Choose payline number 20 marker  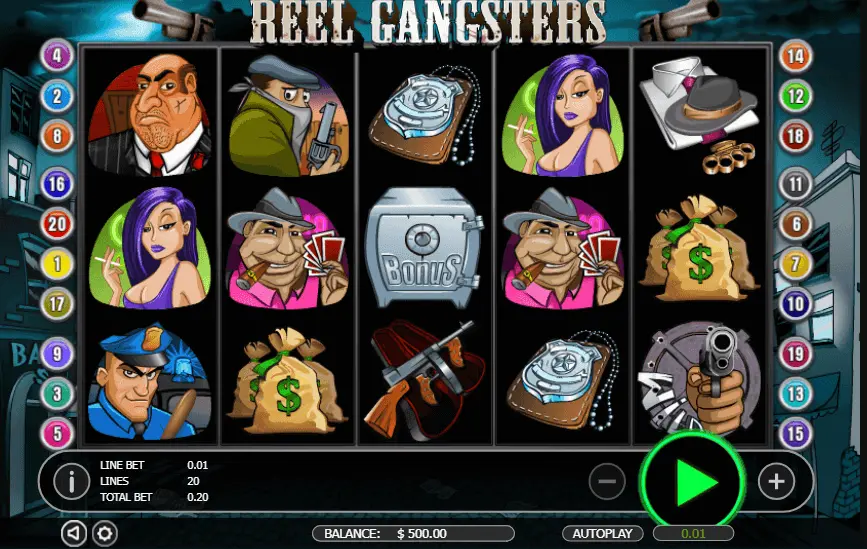[x=56, y=224]
